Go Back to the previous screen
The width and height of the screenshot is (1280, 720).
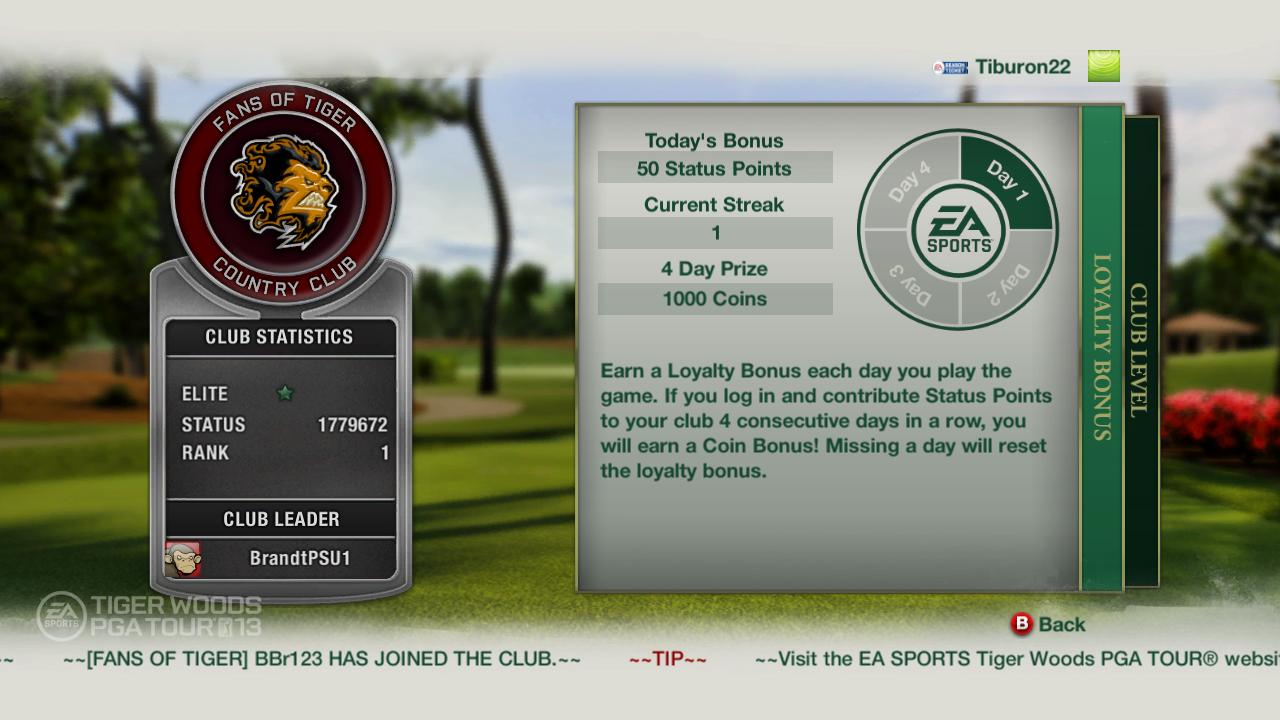1048,624
